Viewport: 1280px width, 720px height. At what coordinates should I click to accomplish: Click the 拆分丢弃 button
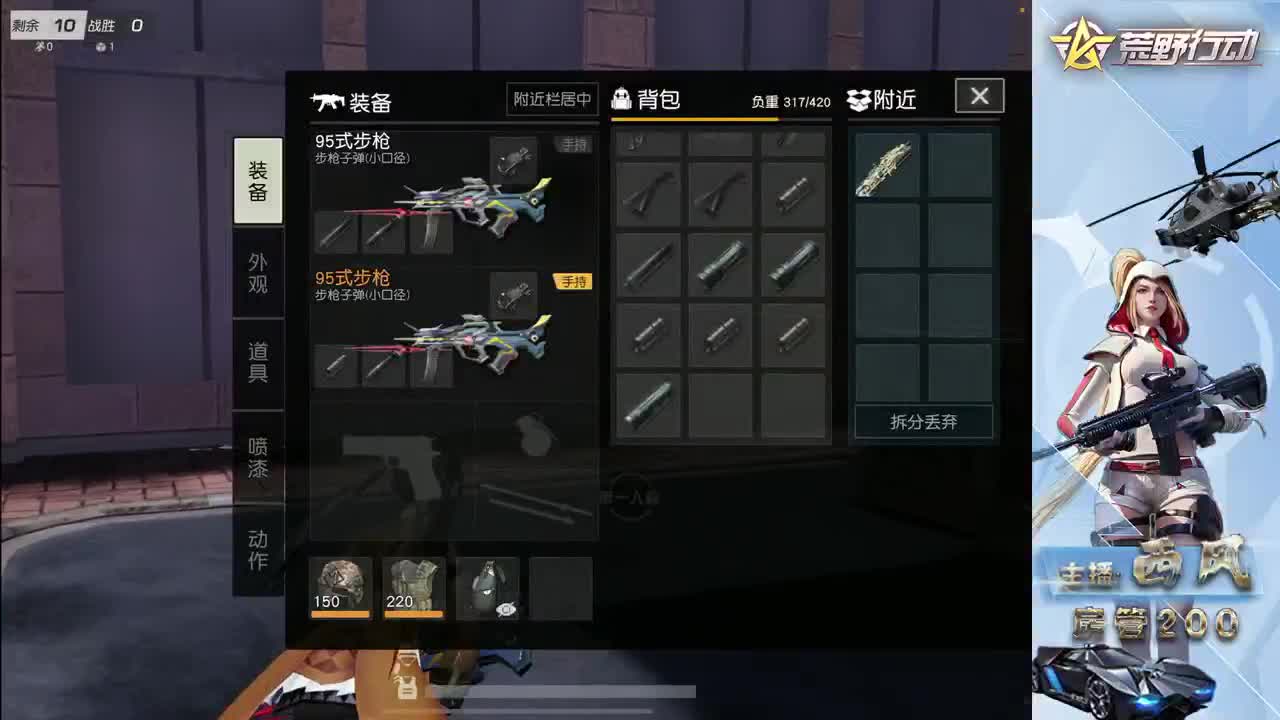pos(922,422)
